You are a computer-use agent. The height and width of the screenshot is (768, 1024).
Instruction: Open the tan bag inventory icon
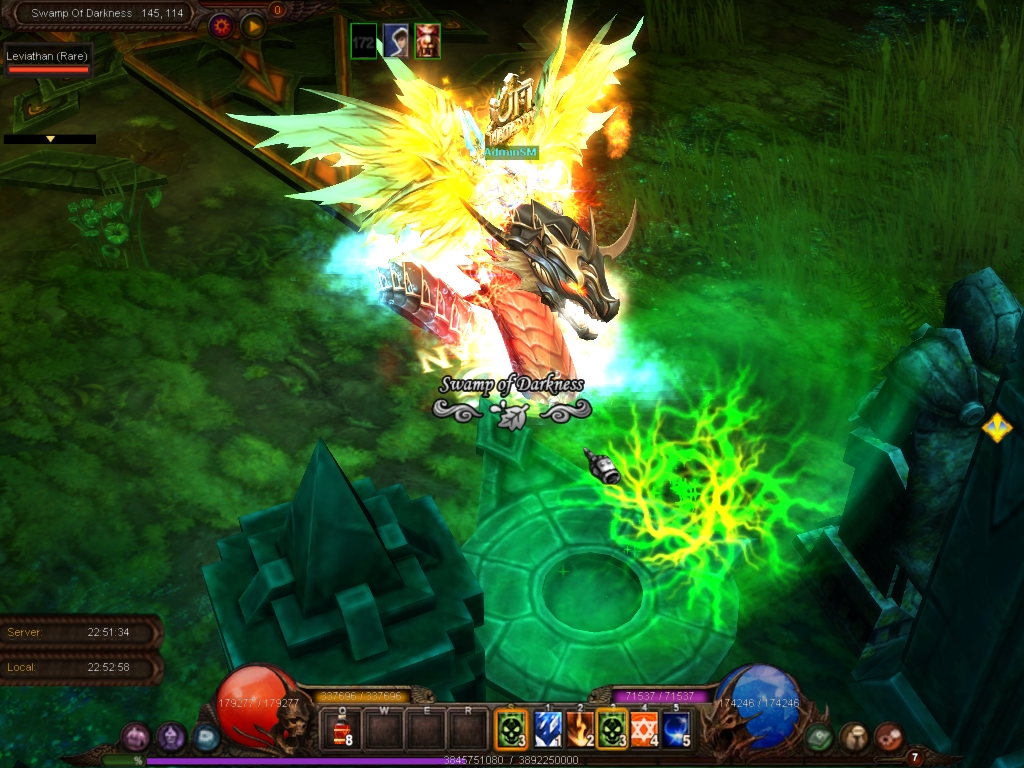[854, 737]
